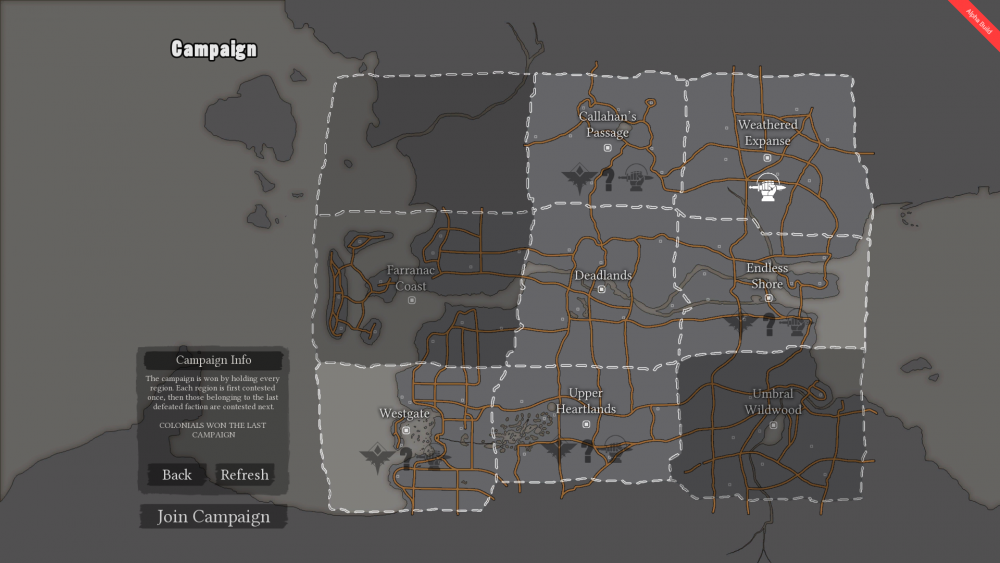The image size is (1000, 563).
Task: Click the highlighted fist emblem in Weathered Expanse
Action: coord(767,187)
